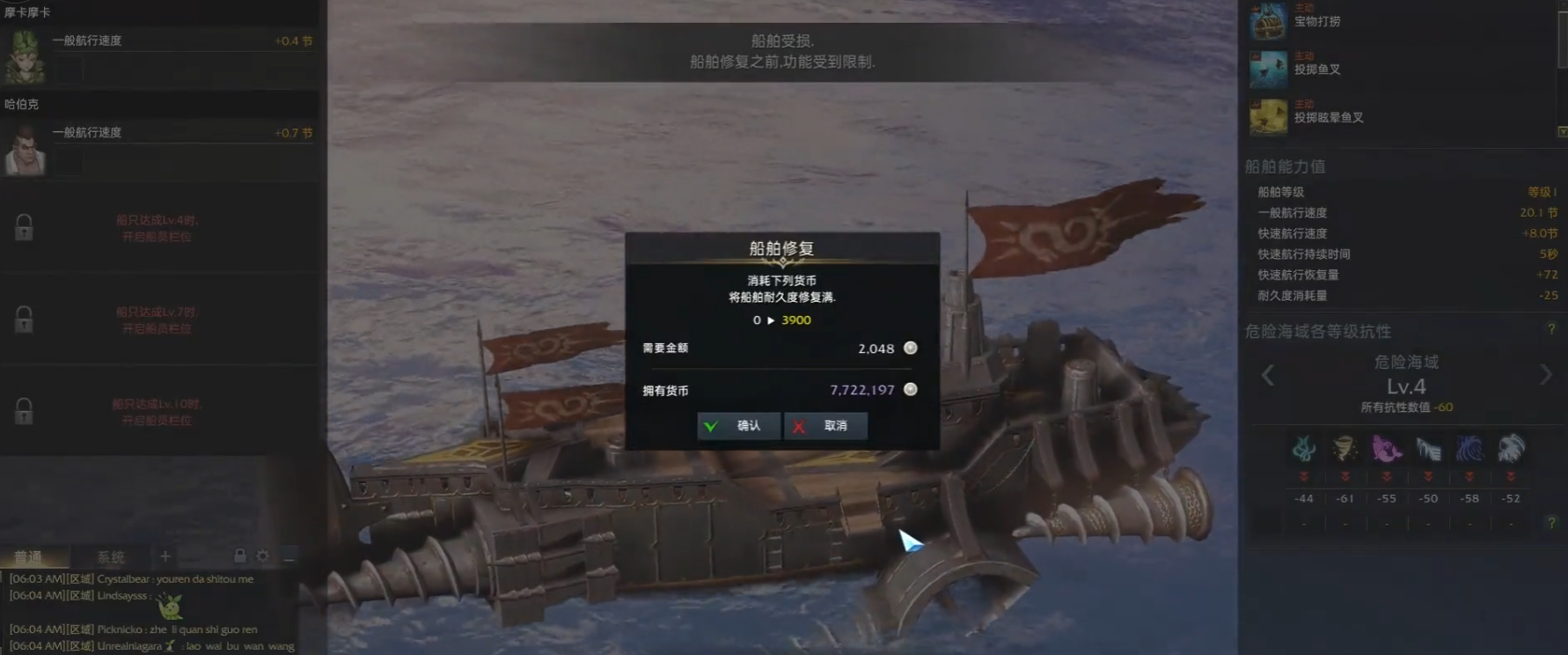This screenshot has width=1568, height=655.
Task: Toggle the chat window lock
Action: coord(239,556)
